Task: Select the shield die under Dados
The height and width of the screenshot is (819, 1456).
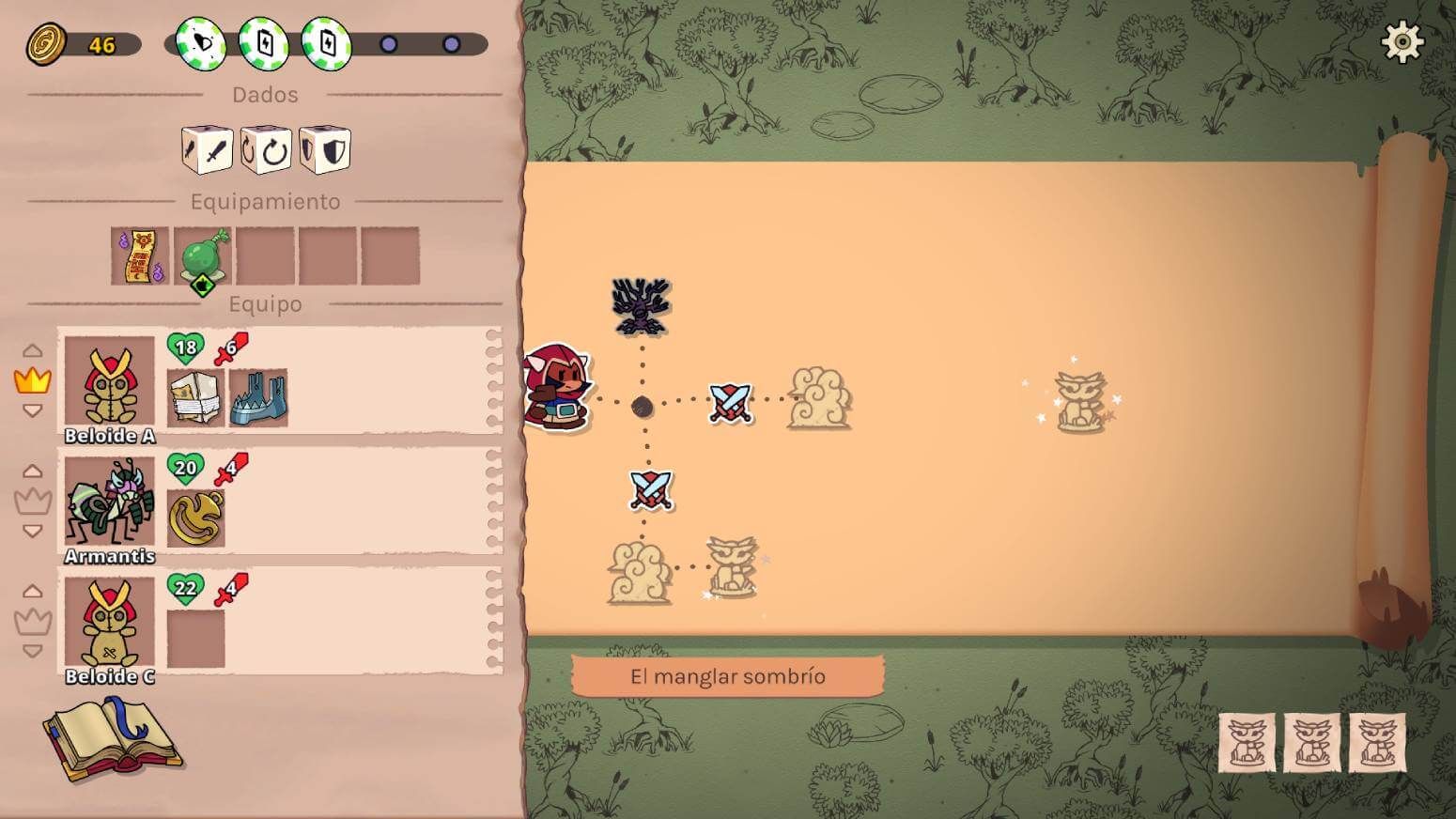Action: tap(326, 150)
